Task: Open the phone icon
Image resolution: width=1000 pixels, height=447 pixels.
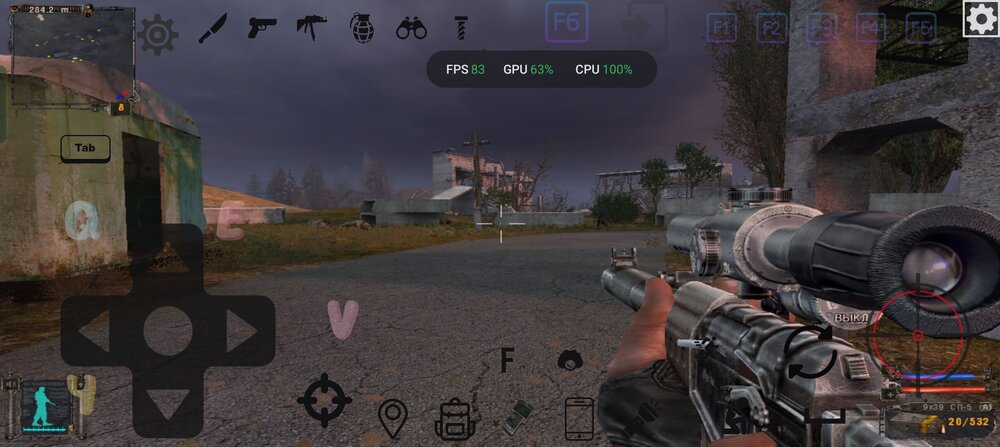Action: click(579, 417)
